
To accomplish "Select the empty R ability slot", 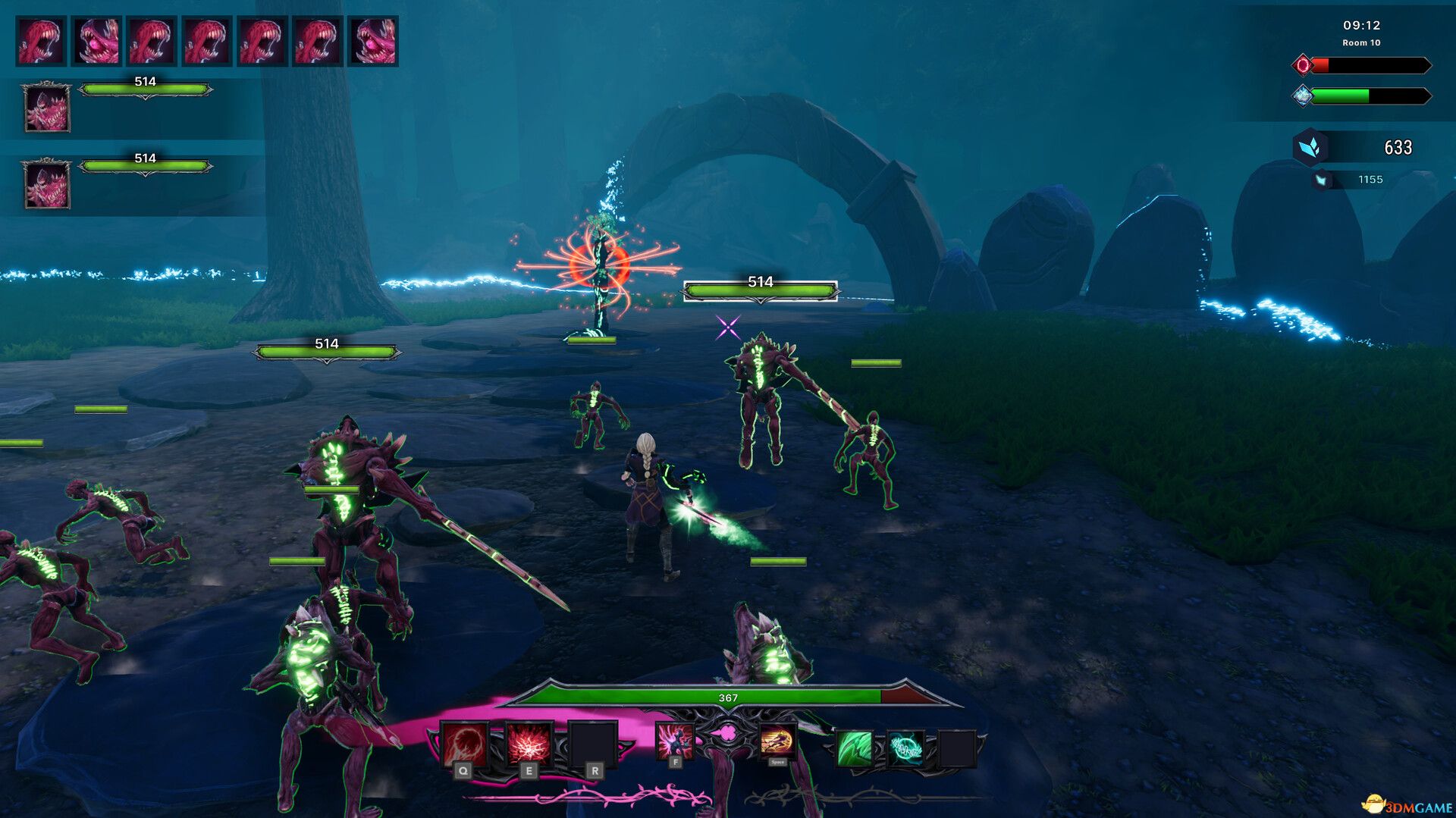I will [x=593, y=744].
